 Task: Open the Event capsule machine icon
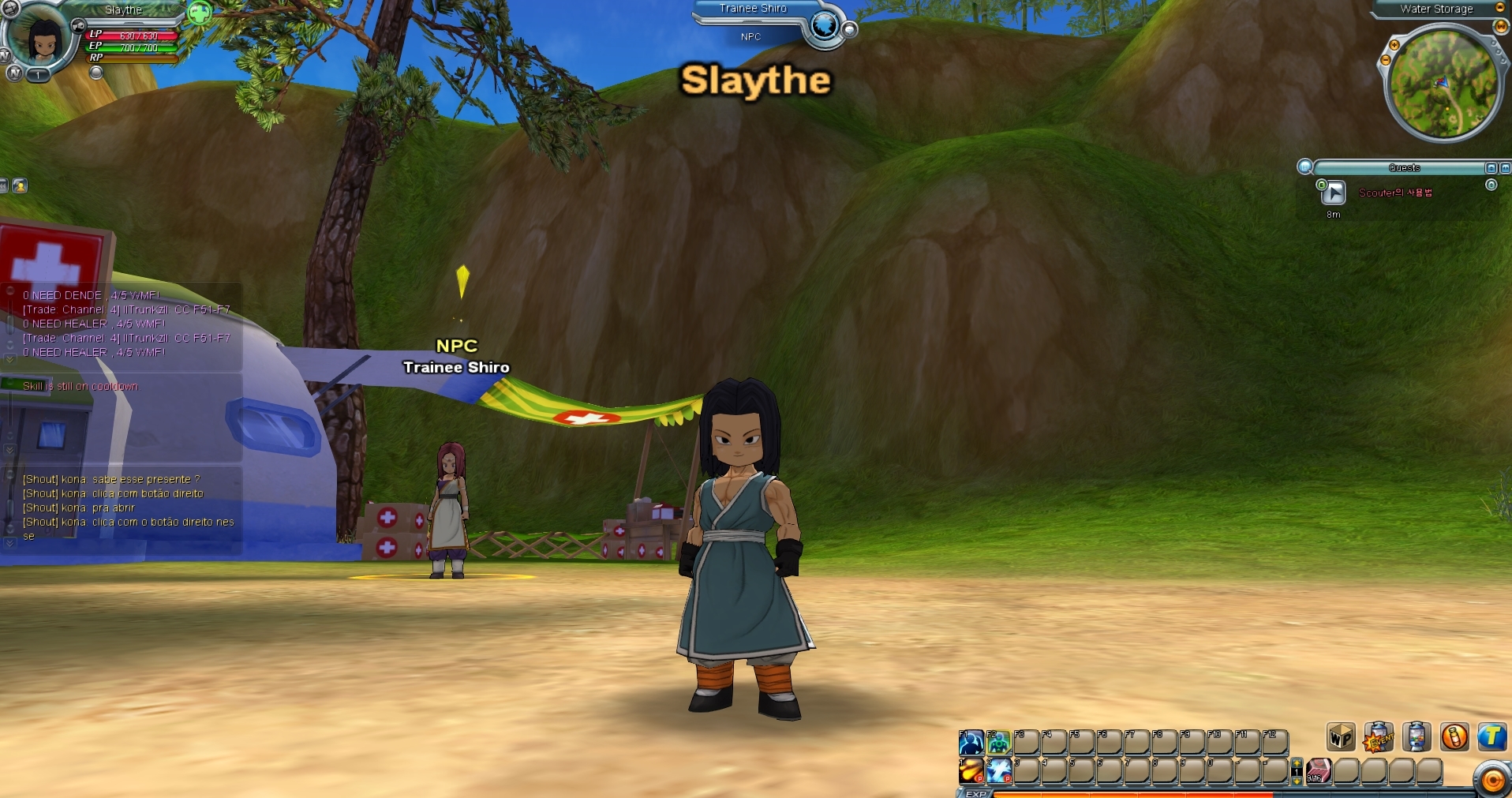click(1379, 737)
